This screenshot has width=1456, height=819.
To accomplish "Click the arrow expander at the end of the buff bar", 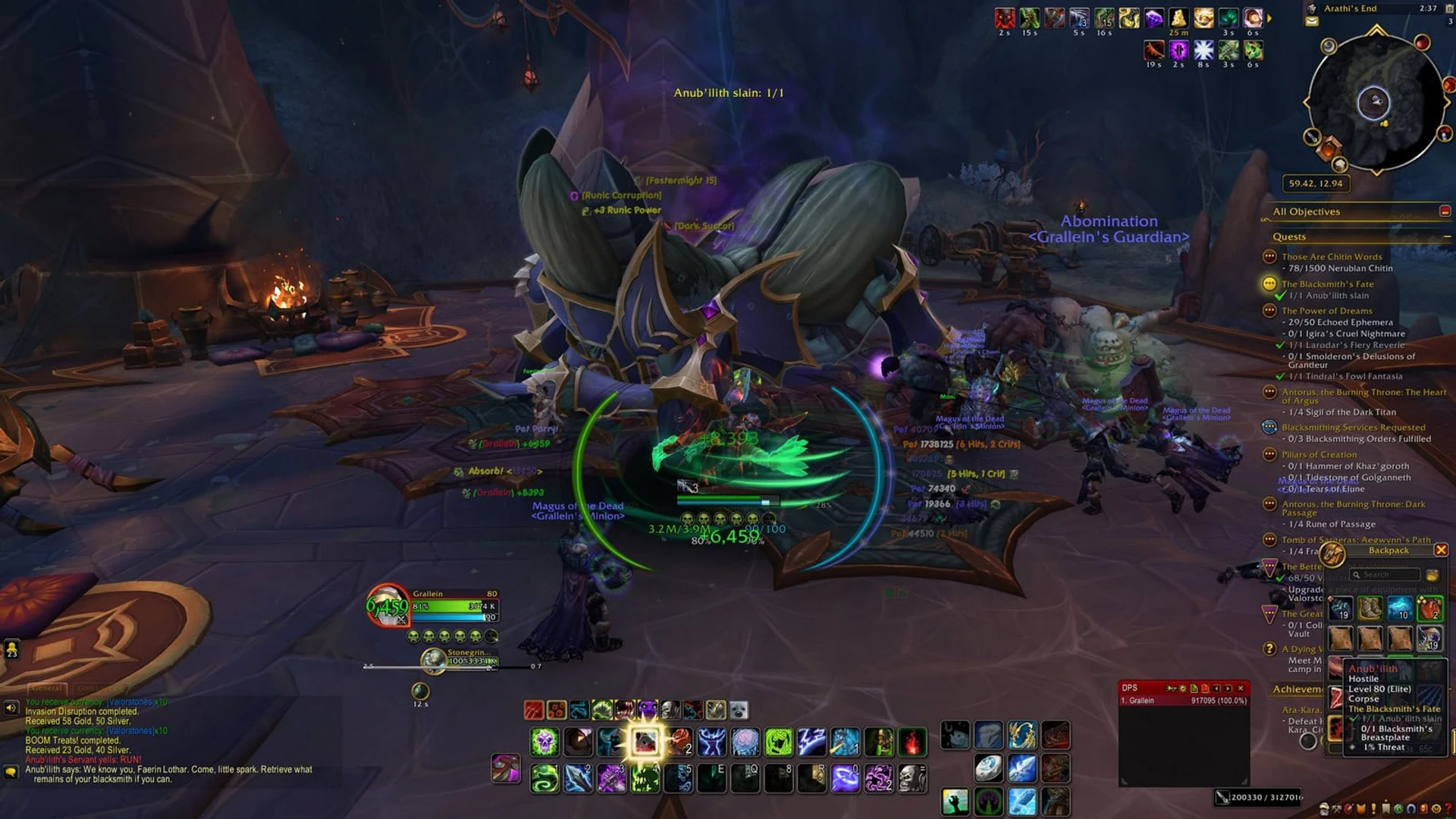I will pos(1269,17).
